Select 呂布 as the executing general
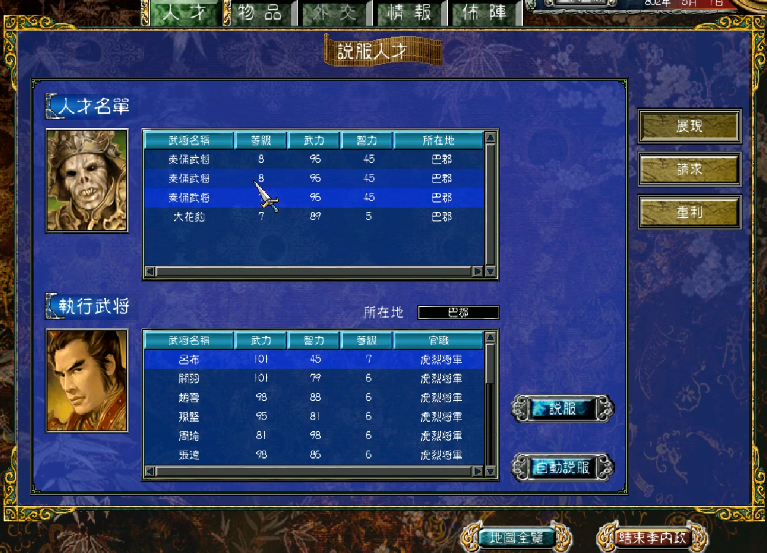Image resolution: width=767 pixels, height=553 pixels. [188, 359]
